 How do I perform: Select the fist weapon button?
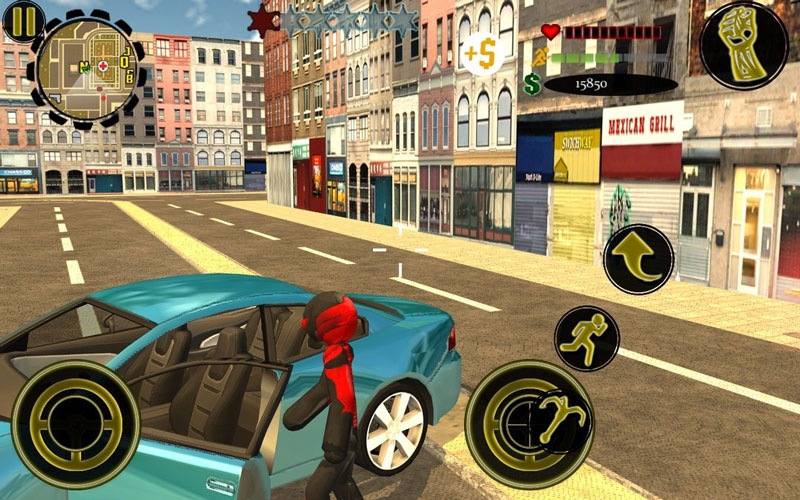click(743, 43)
